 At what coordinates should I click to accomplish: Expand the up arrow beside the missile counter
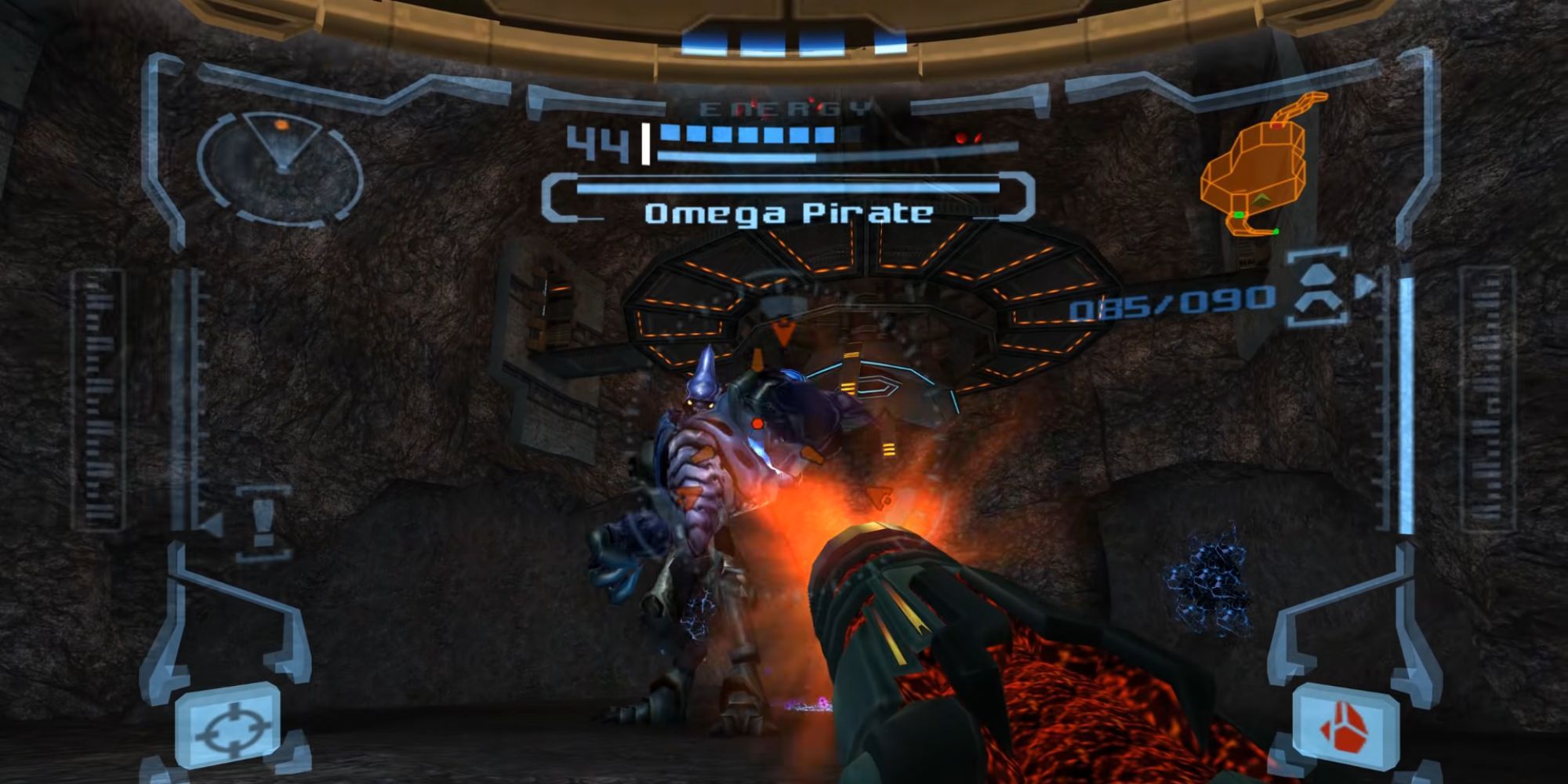click(1319, 274)
